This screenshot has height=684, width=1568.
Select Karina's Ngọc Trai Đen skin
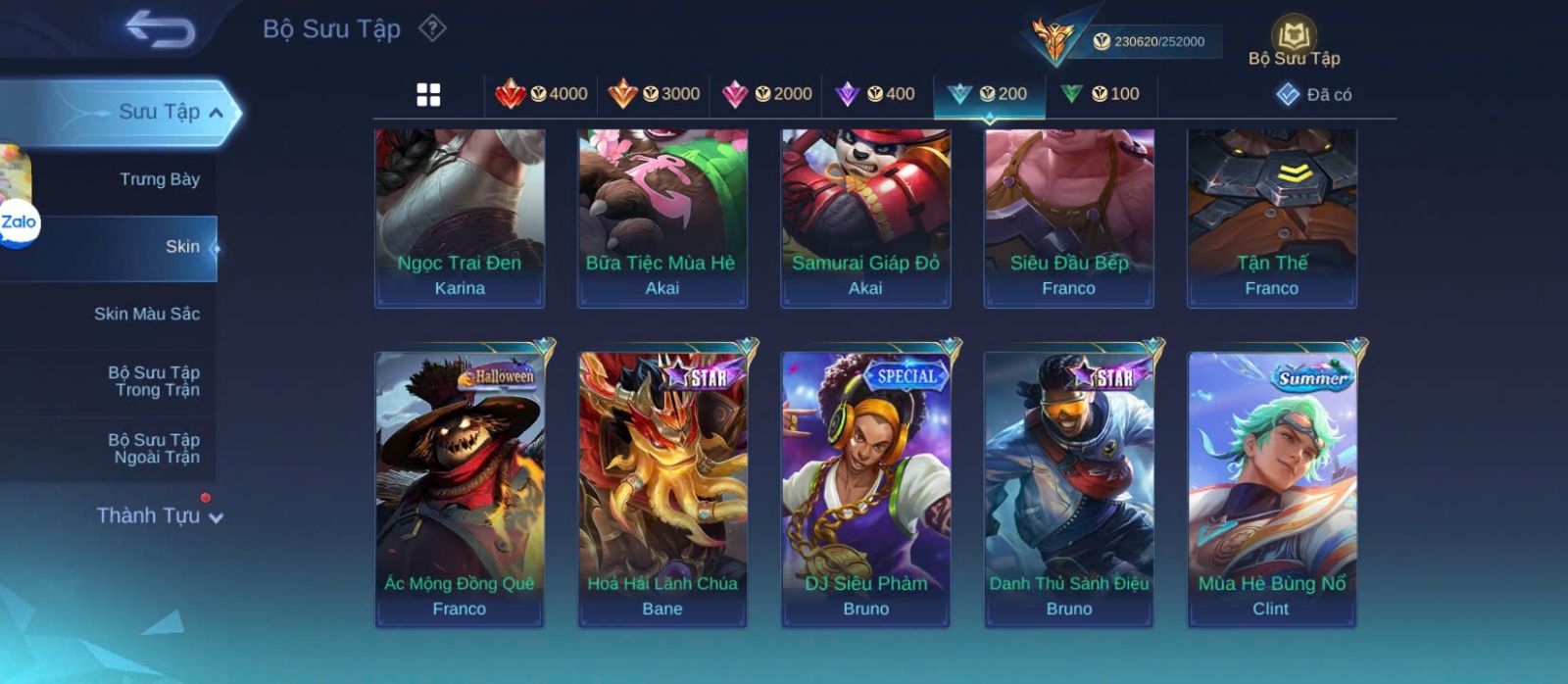[460, 219]
